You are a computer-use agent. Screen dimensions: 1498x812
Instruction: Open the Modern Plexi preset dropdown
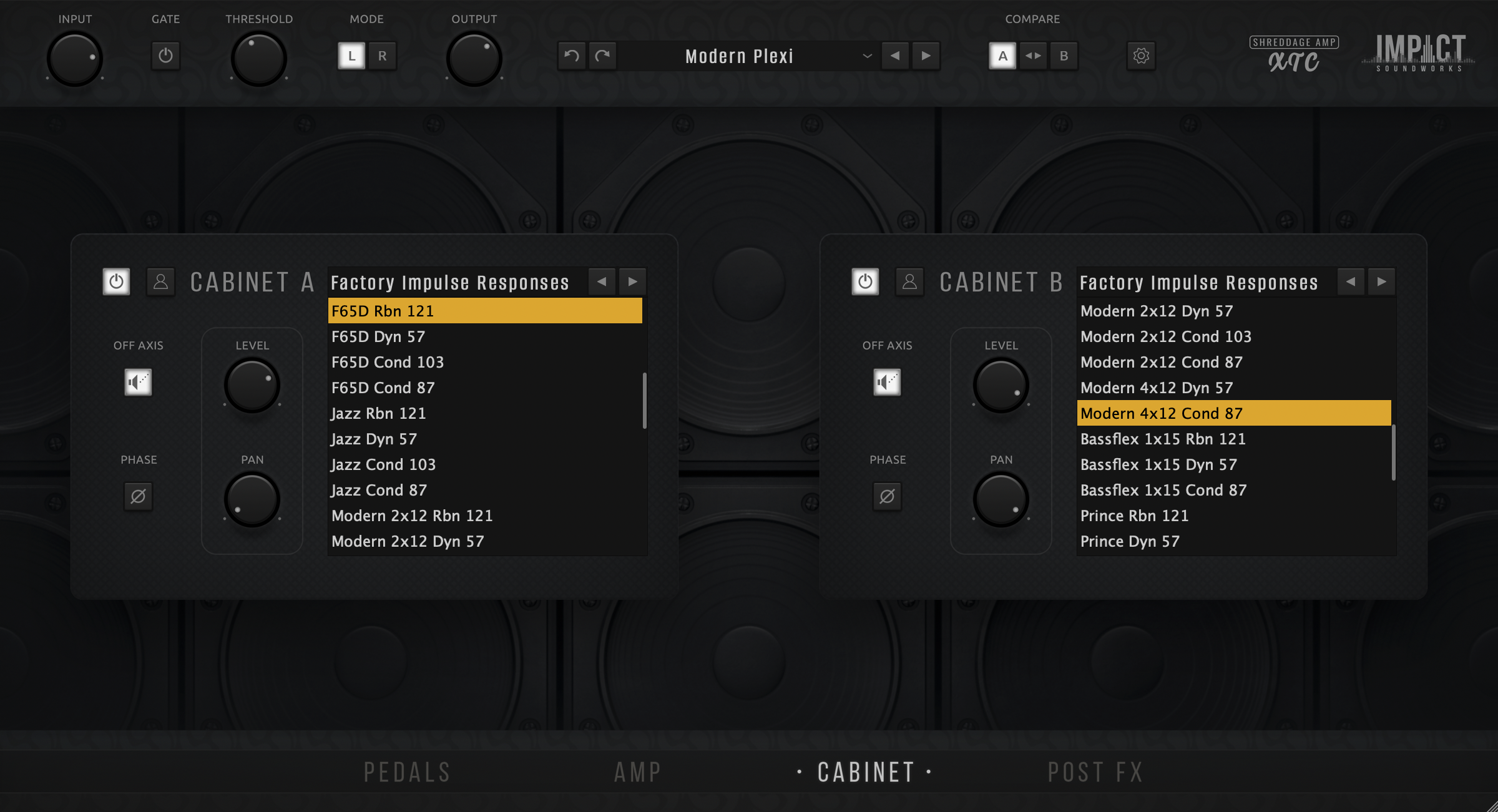coord(867,56)
